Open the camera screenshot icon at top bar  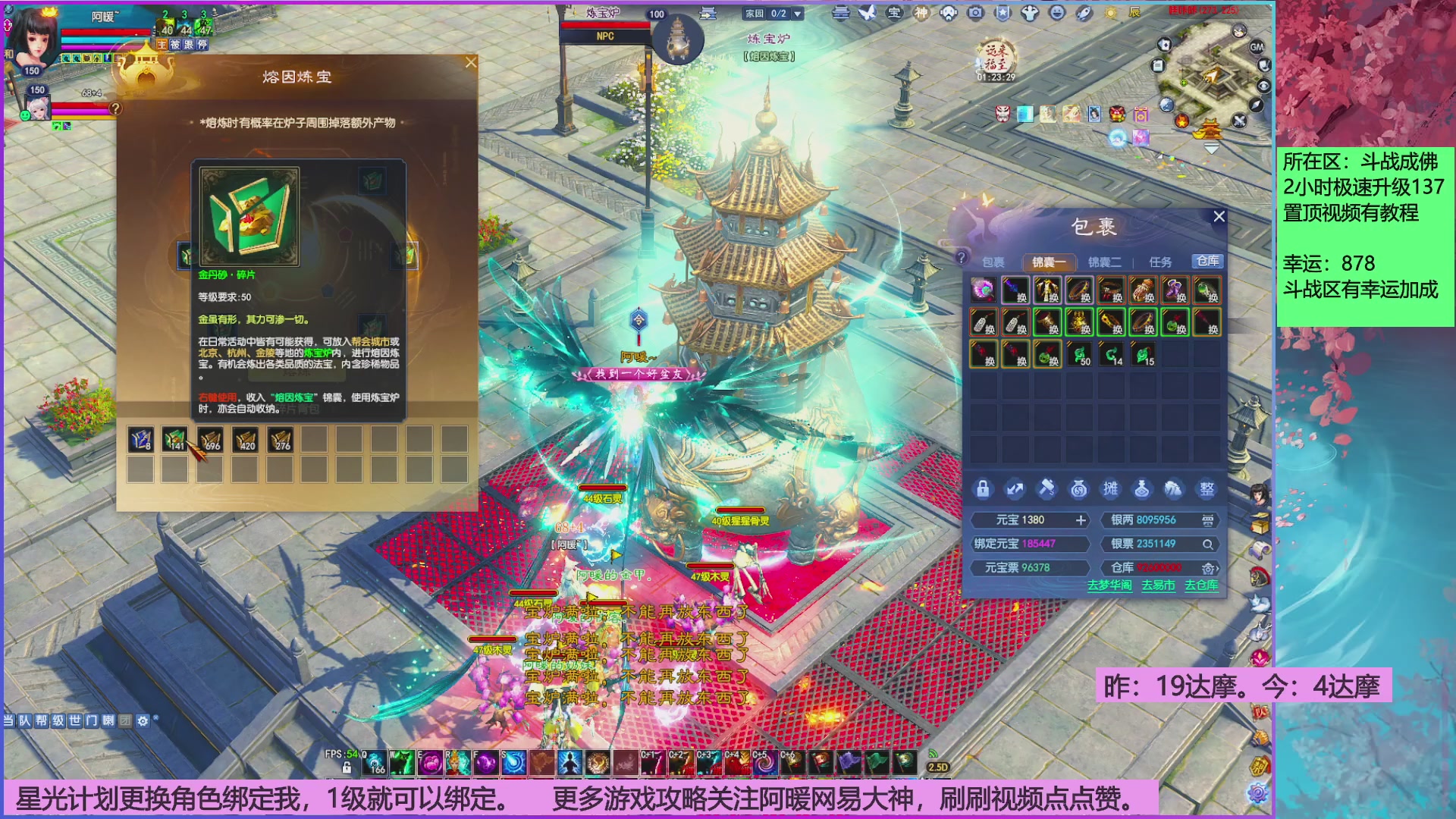point(975,13)
